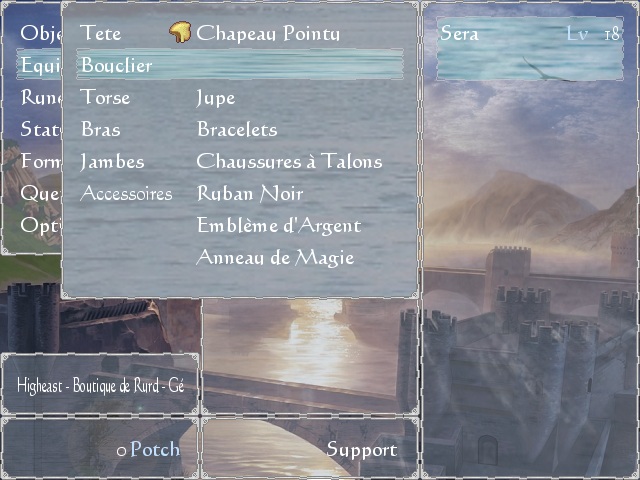The height and width of the screenshot is (480, 640).
Task: Choose the highlighted Bouclier slot
Action: pos(117,66)
